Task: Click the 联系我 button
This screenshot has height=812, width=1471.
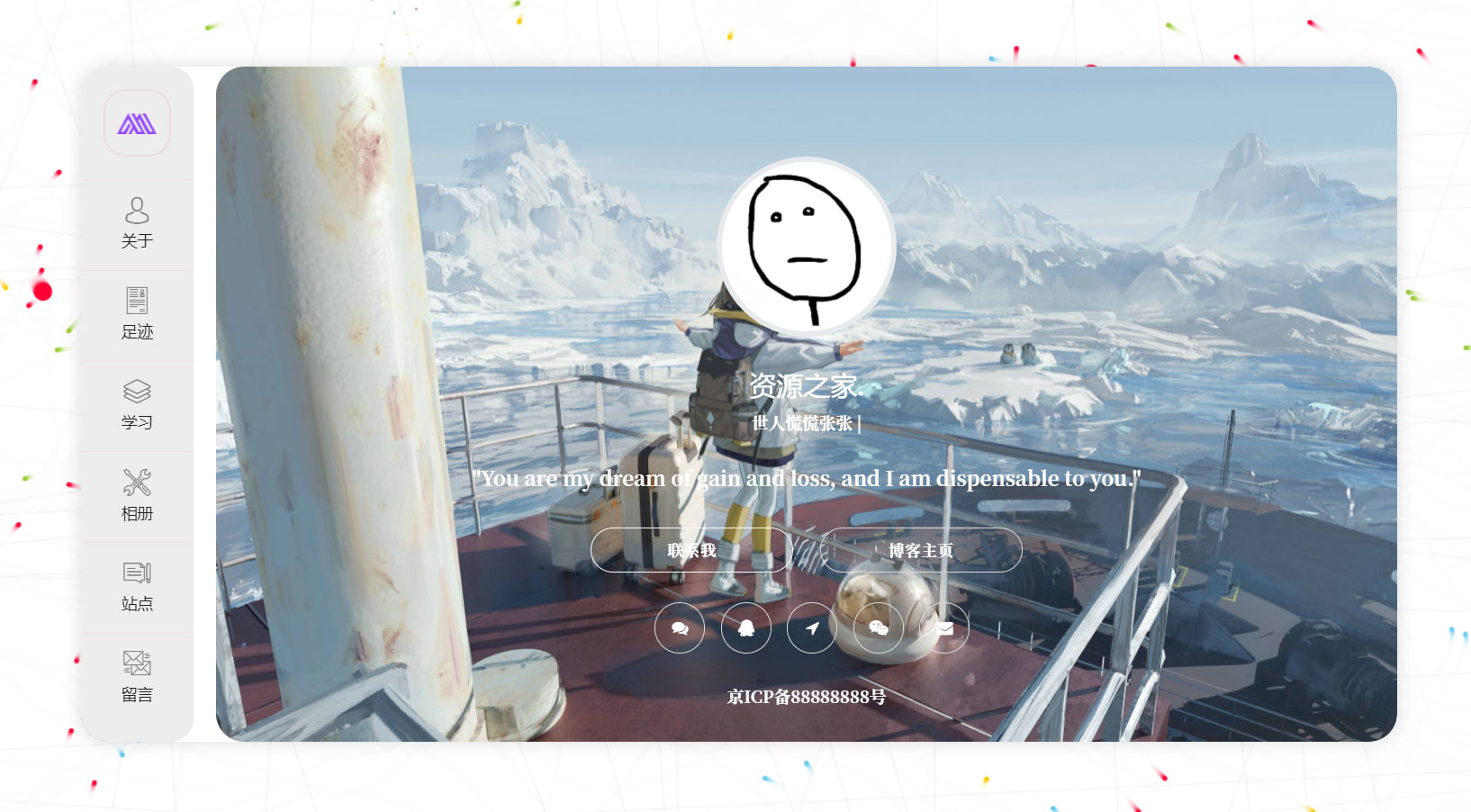Action: pyautogui.click(x=690, y=550)
